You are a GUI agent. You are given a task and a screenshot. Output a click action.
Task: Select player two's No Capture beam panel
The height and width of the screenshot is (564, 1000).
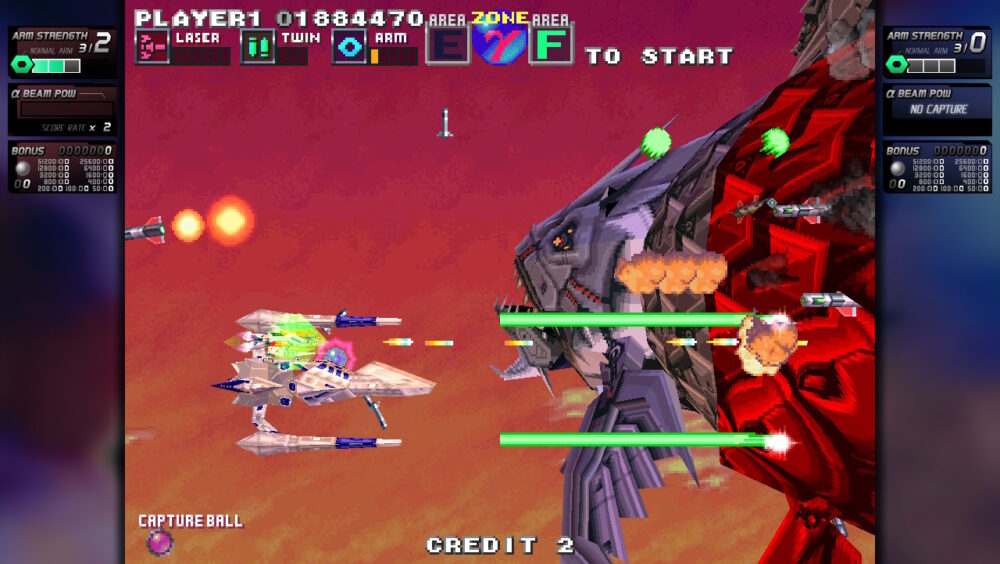pyautogui.click(x=937, y=109)
